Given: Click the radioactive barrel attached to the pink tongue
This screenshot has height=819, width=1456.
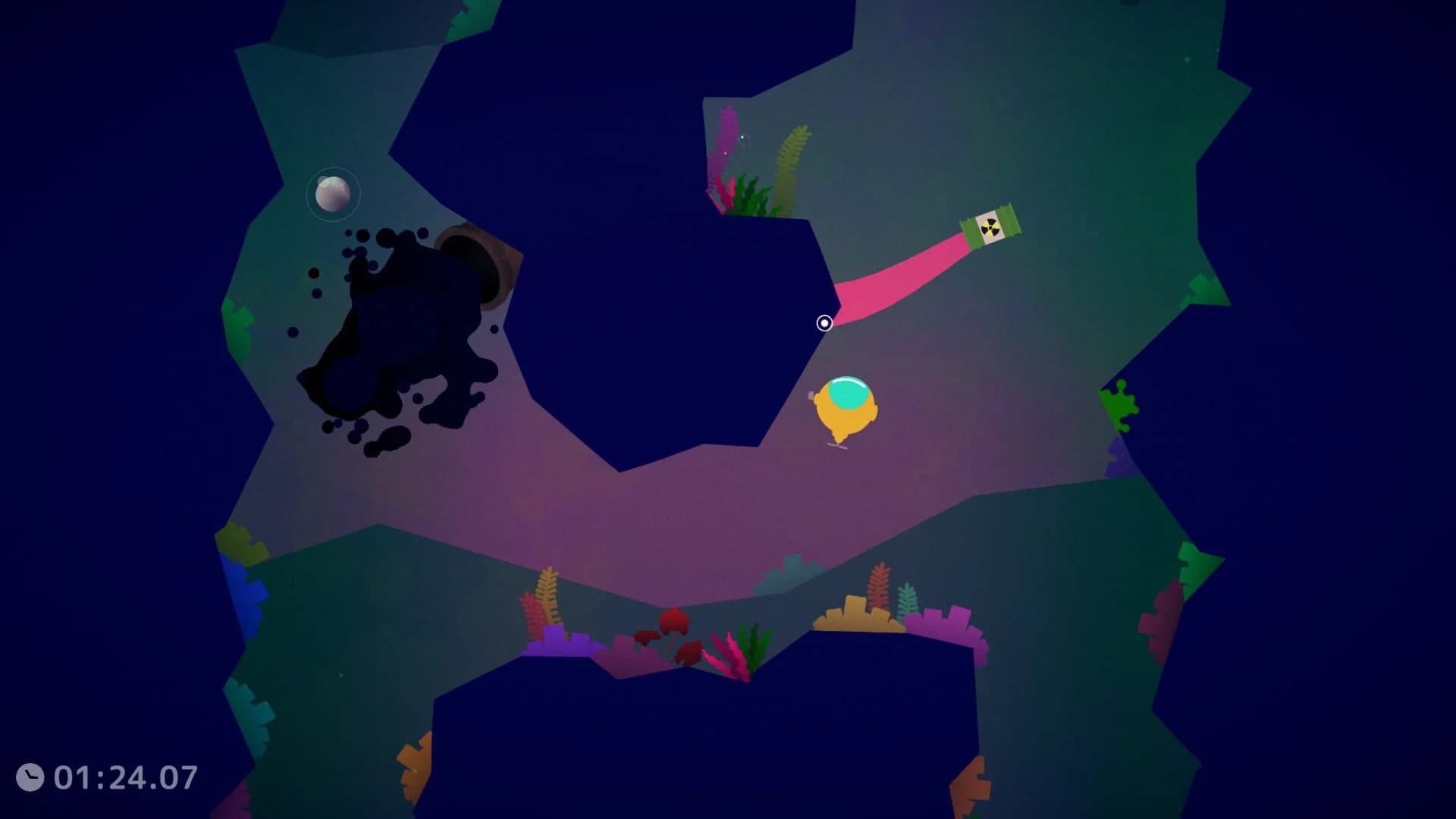Looking at the screenshot, I should tap(992, 226).
